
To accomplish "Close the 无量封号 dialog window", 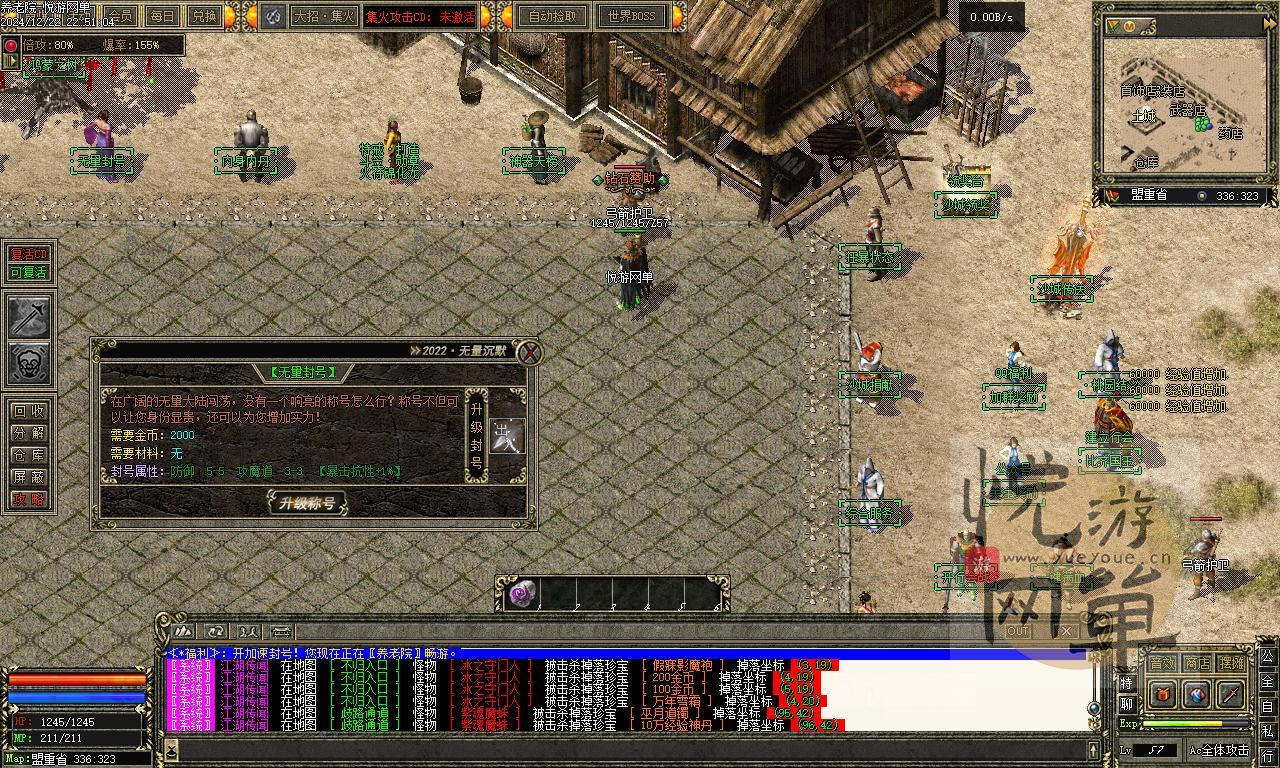I will click(x=529, y=352).
